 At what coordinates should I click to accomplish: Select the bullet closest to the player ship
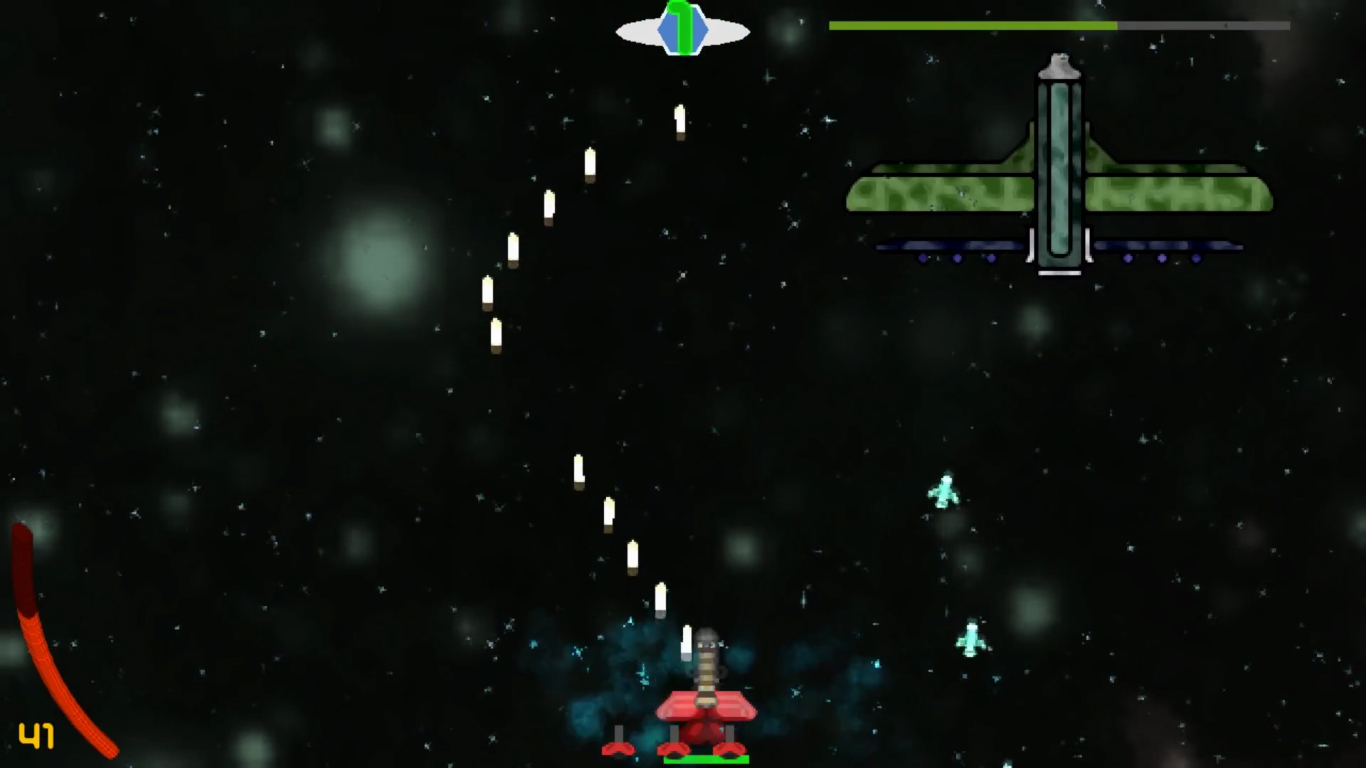click(x=688, y=641)
